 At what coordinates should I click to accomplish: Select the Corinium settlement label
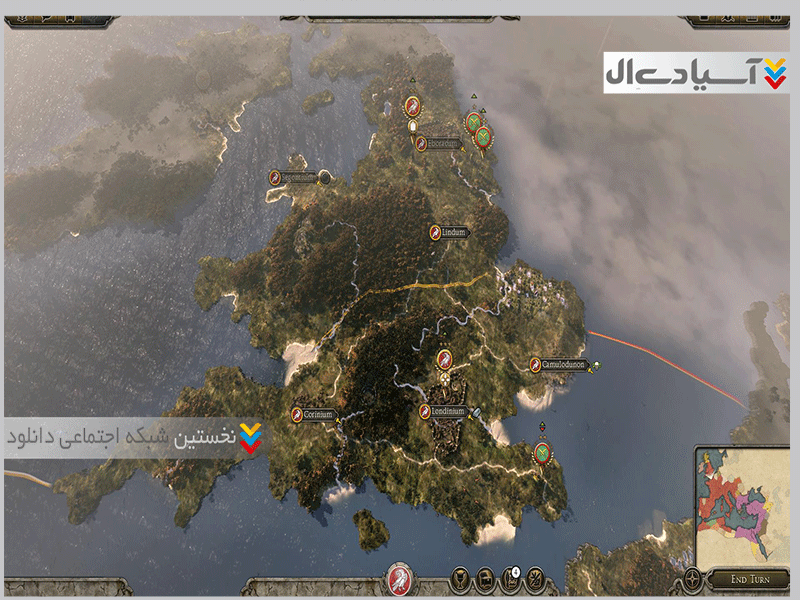pos(312,414)
